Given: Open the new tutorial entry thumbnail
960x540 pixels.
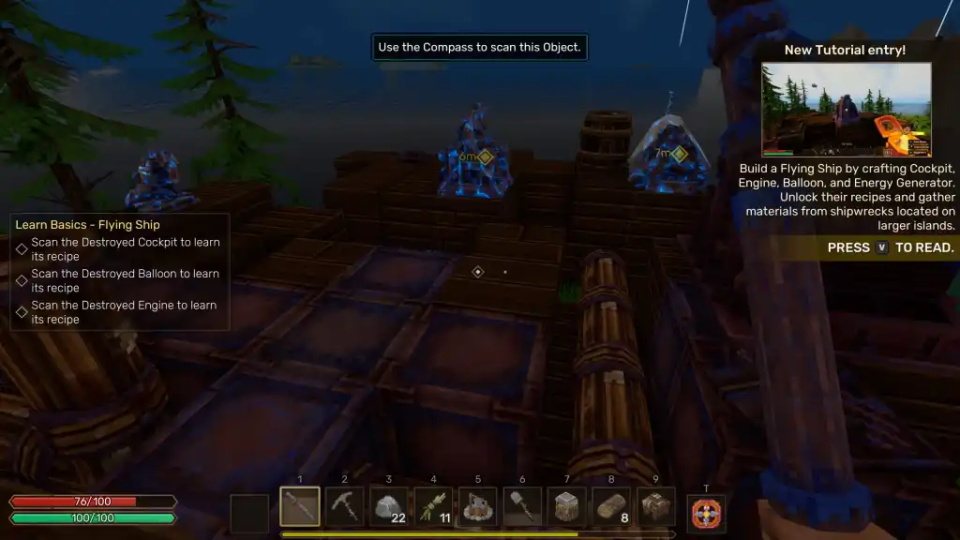Looking at the screenshot, I should tap(846, 109).
